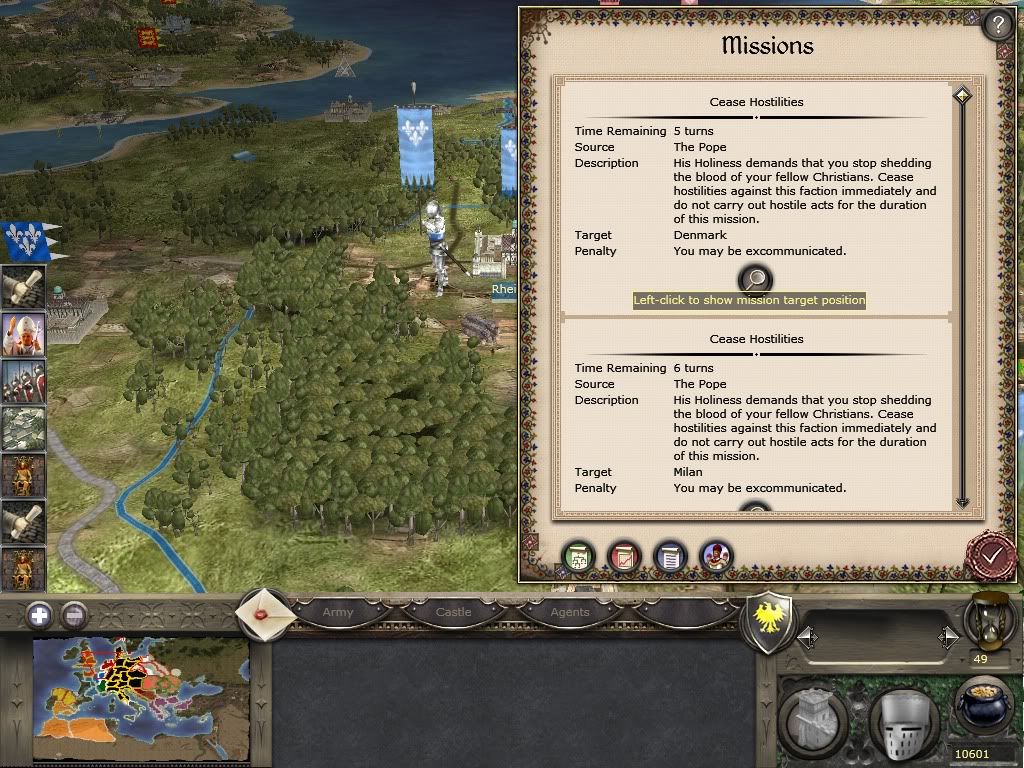Open the red graph rankings scroll
This screenshot has height=768, width=1024.
pos(624,557)
